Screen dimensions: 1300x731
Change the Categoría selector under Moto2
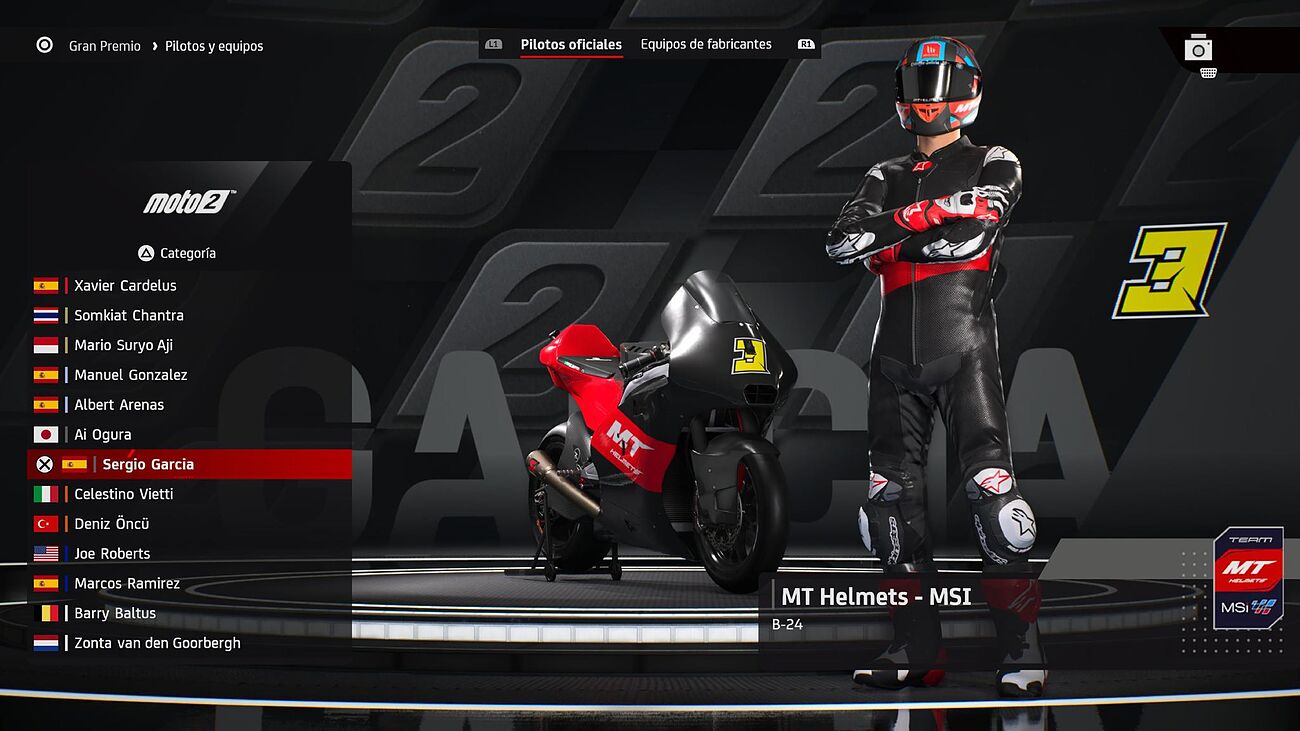point(177,254)
